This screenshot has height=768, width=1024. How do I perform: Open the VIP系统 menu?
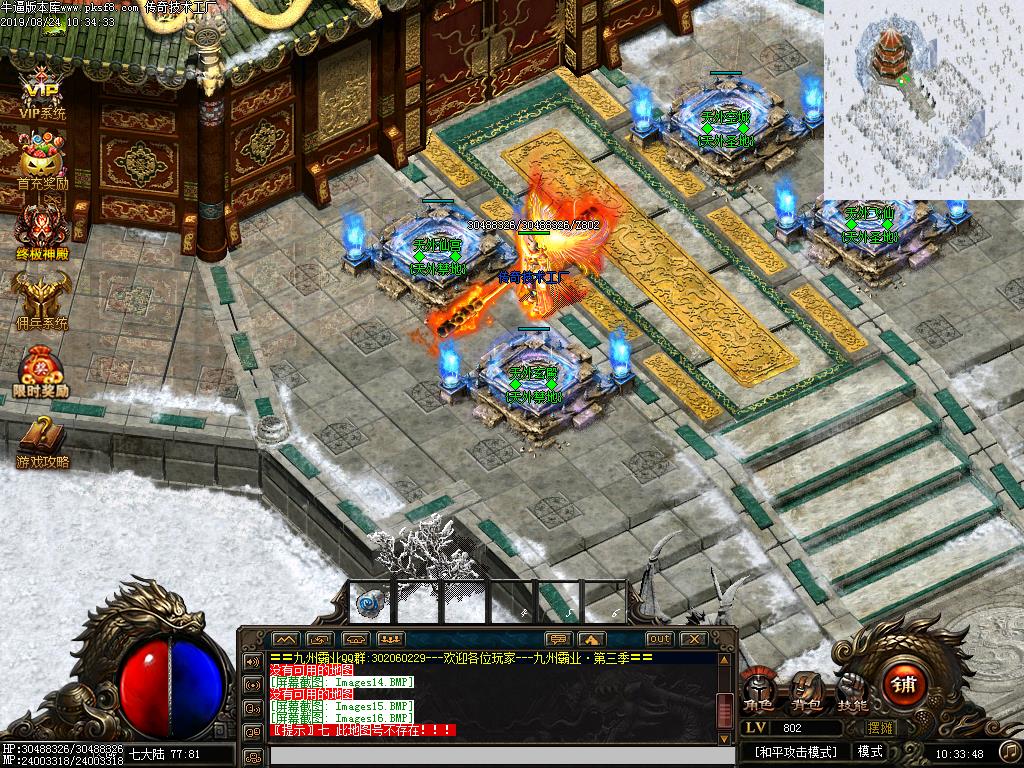point(42,93)
